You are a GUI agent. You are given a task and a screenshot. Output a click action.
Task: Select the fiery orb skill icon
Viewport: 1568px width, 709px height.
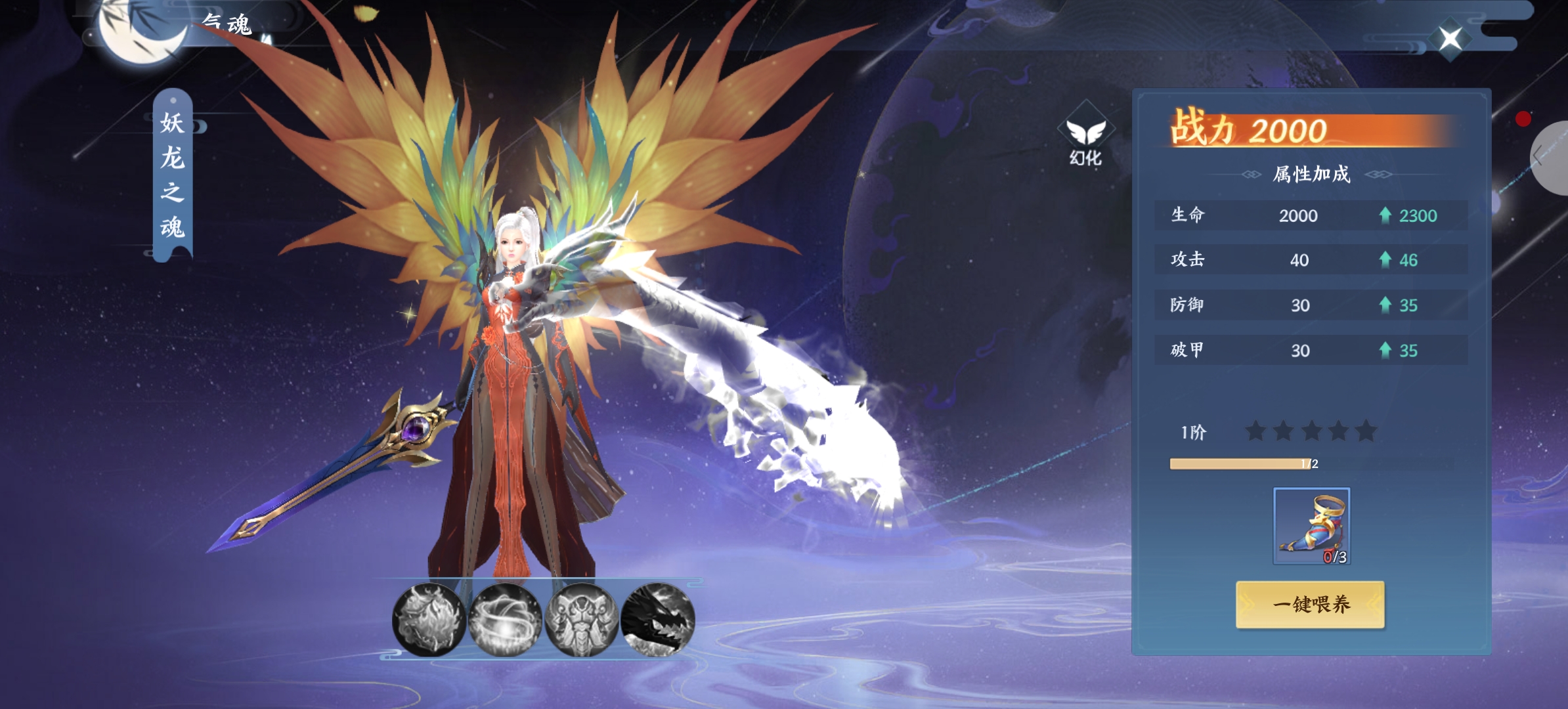(x=429, y=620)
